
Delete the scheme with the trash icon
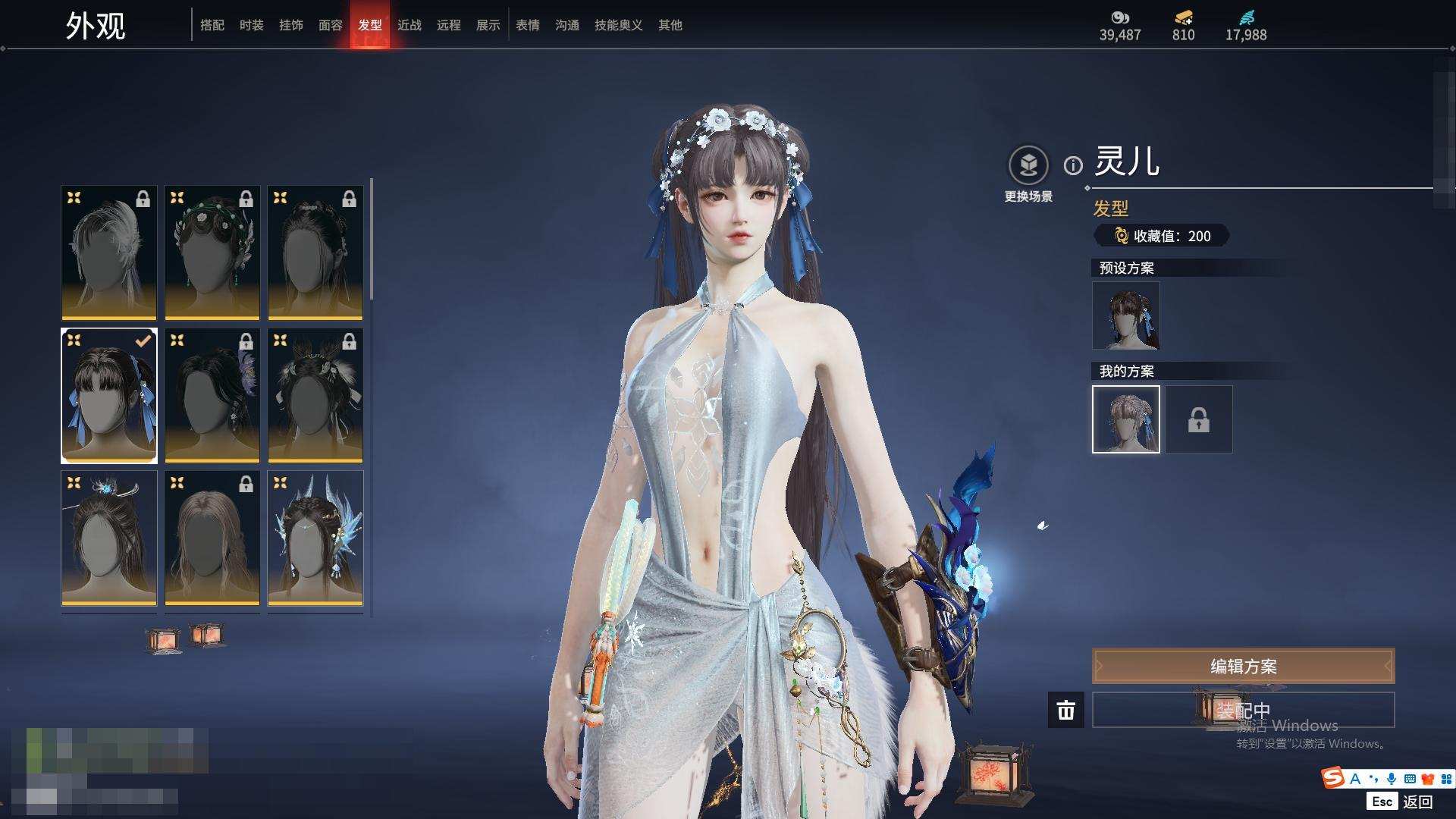click(1066, 711)
